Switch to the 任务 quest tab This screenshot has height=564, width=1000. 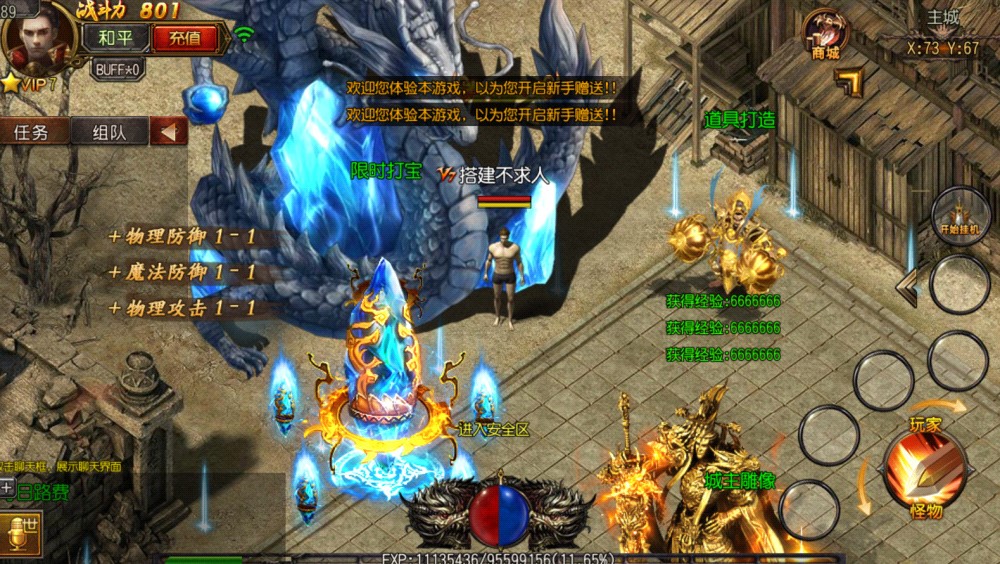34,132
